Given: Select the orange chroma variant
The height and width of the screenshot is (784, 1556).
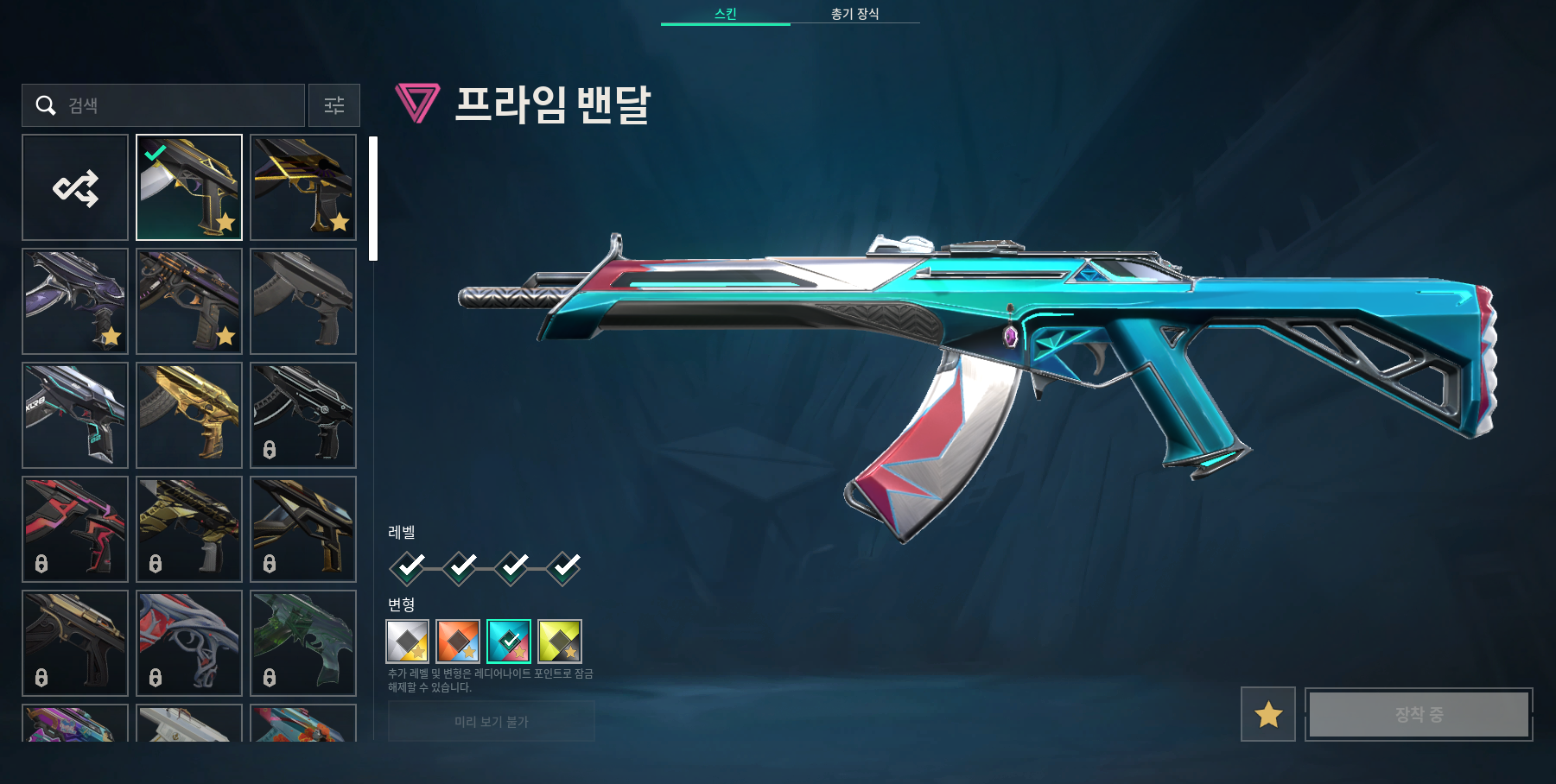Looking at the screenshot, I should pos(459,642).
